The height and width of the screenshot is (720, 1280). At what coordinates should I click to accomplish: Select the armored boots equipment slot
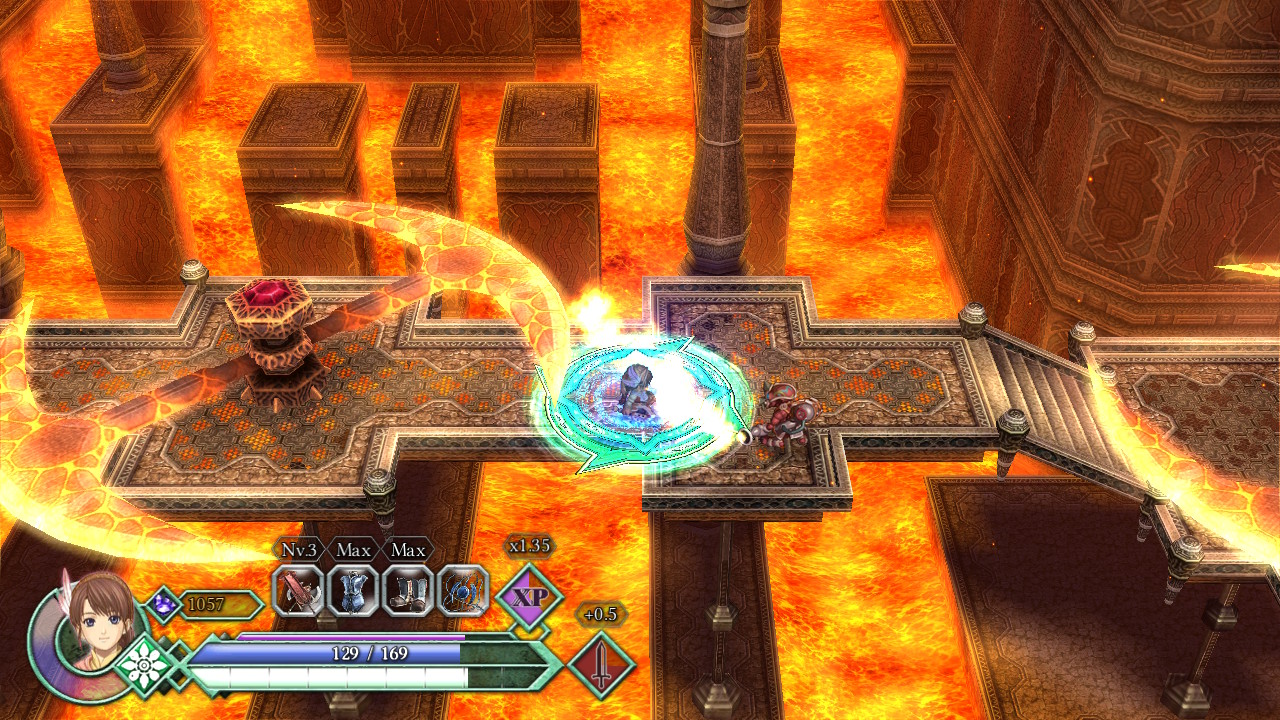click(408, 591)
